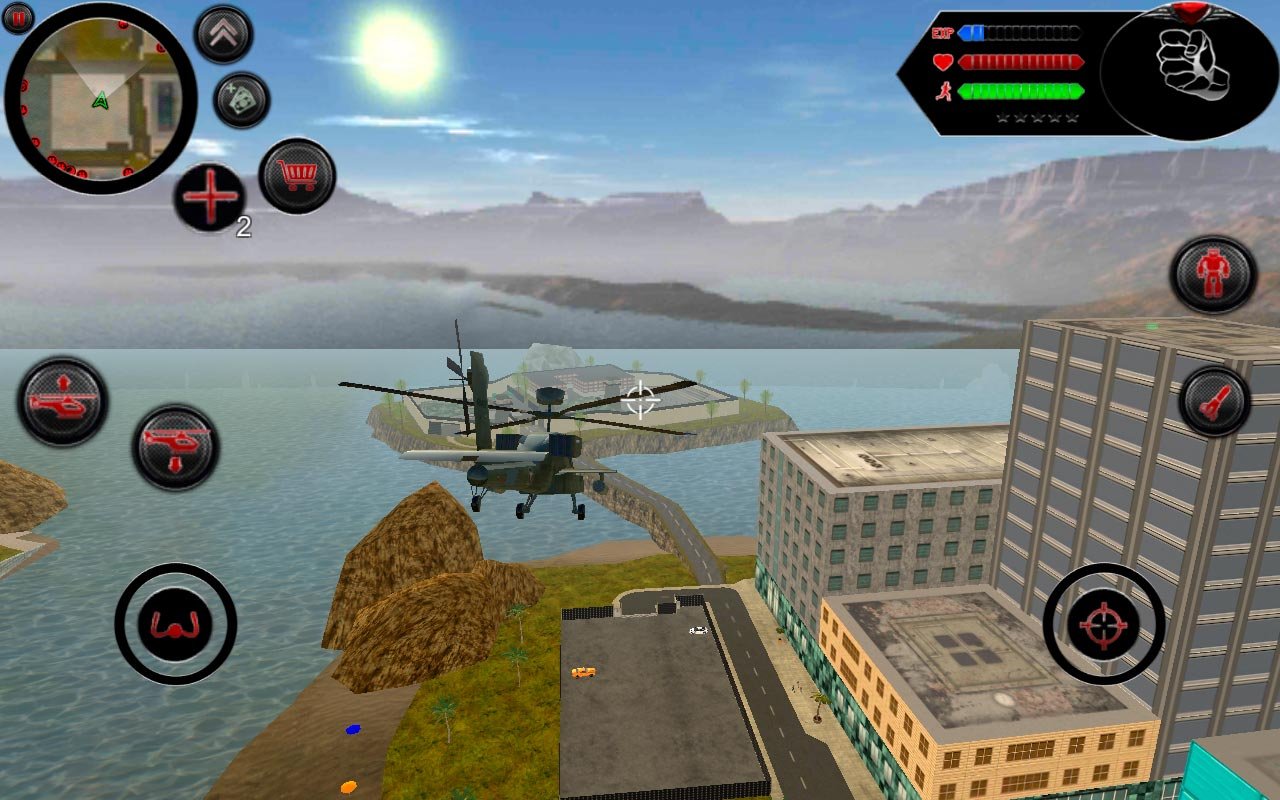Image resolution: width=1280 pixels, height=800 pixels.
Task: Pause the game with the red pause button
Action: (x=18, y=17)
